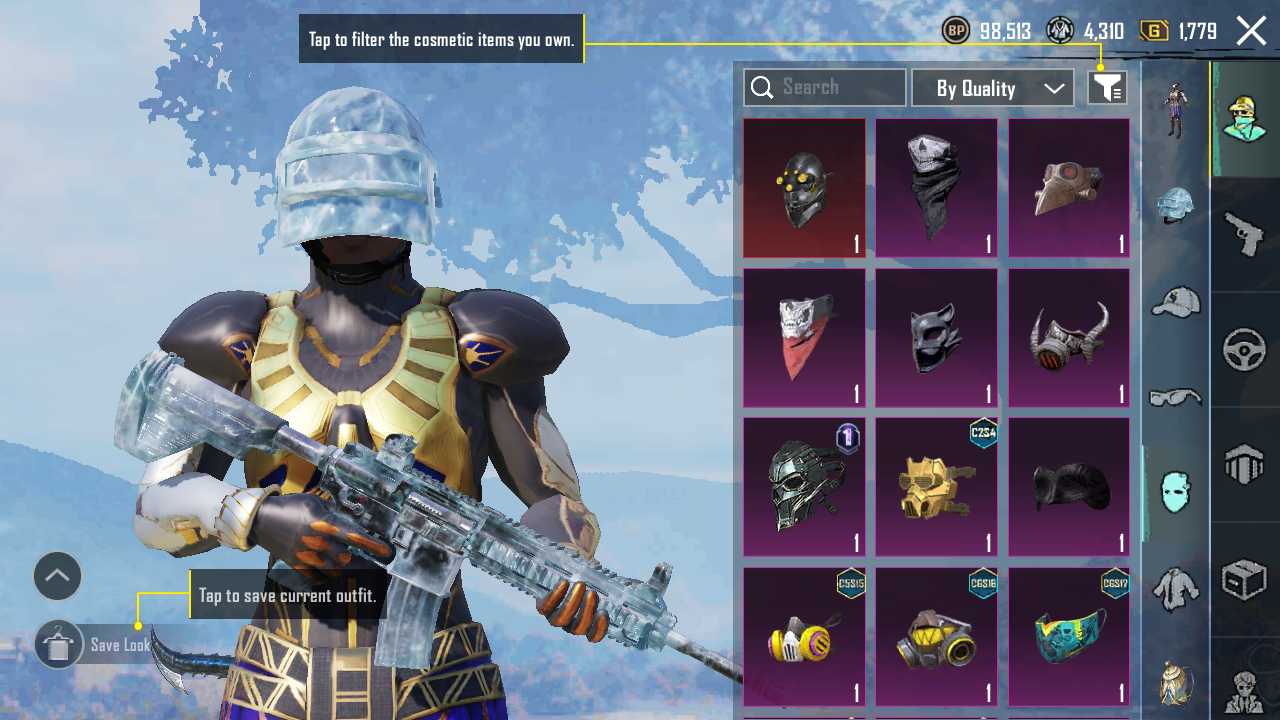Click the Search field
This screenshot has width=1280, height=720.
point(825,88)
